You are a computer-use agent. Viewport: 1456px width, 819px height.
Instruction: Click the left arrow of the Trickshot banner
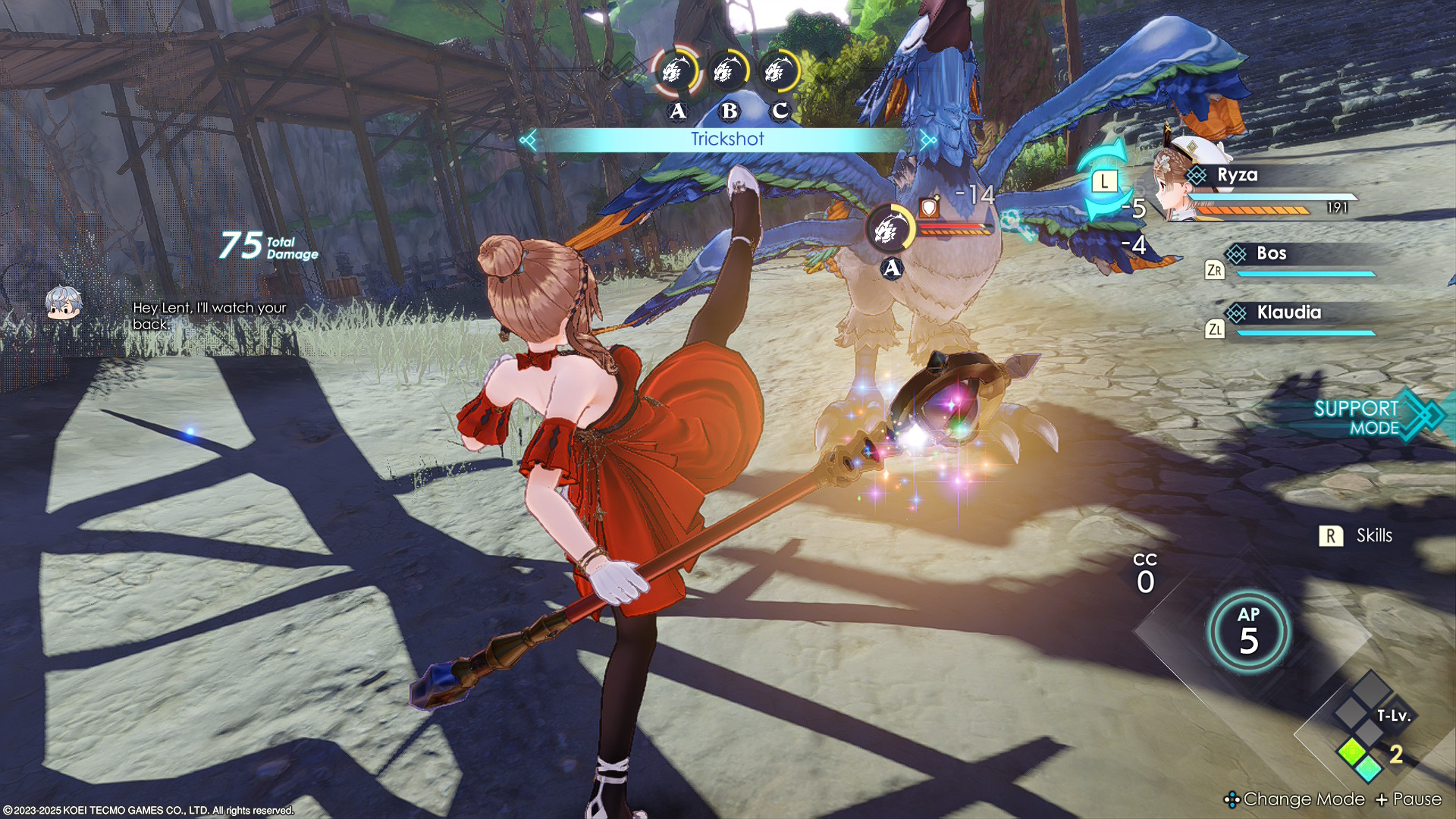(529, 140)
